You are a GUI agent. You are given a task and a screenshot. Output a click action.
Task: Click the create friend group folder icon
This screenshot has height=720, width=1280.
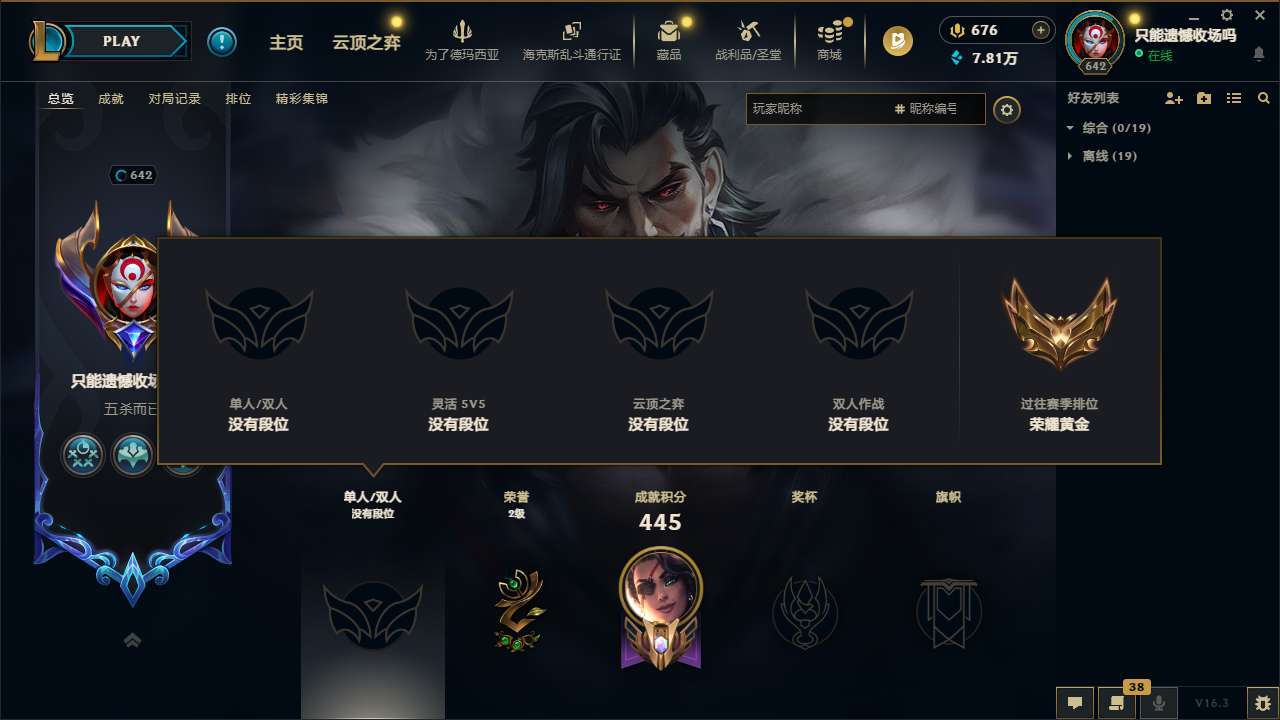1203,98
